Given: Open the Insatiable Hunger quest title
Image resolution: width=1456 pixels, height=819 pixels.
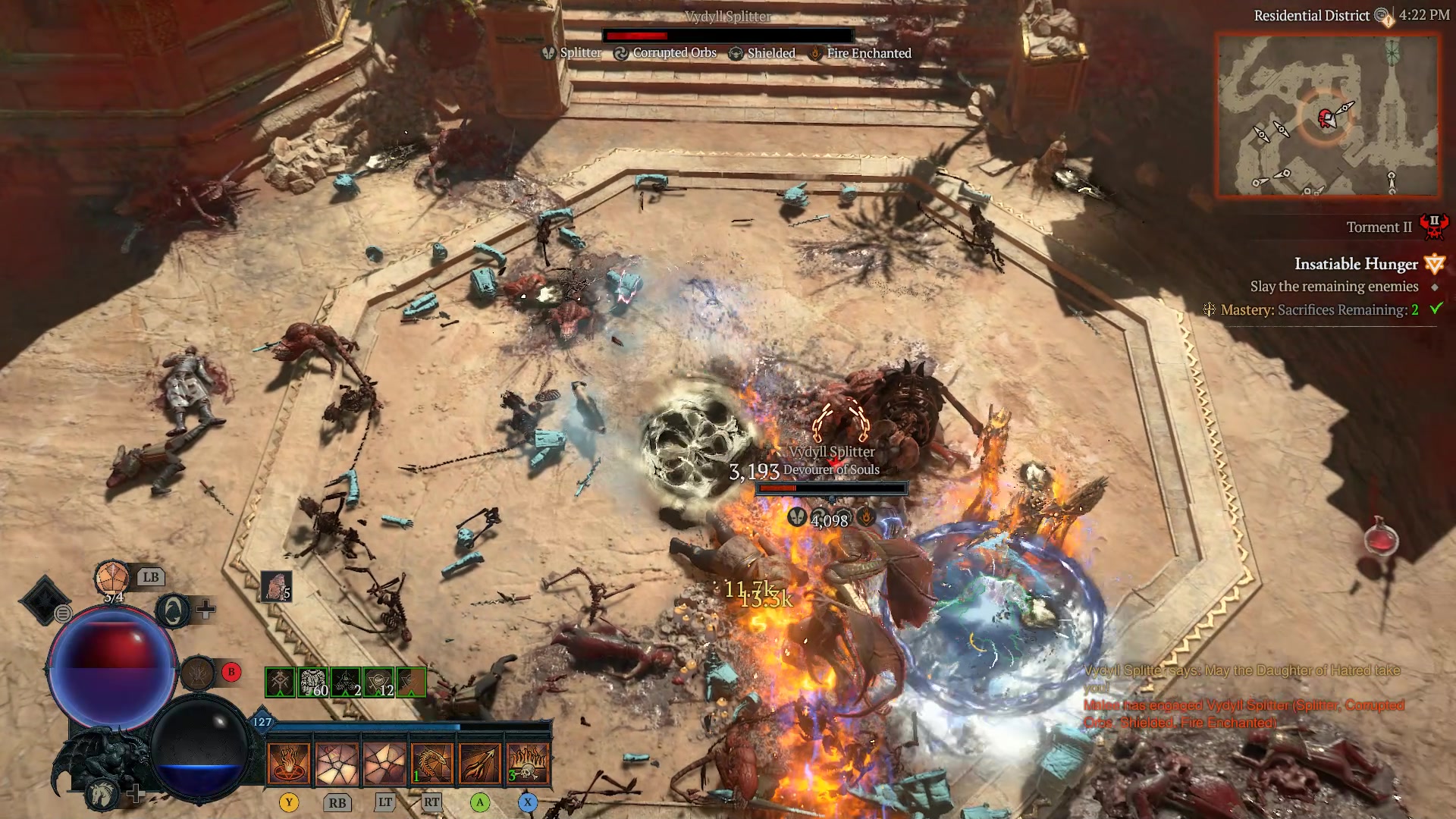Looking at the screenshot, I should 1357,264.
